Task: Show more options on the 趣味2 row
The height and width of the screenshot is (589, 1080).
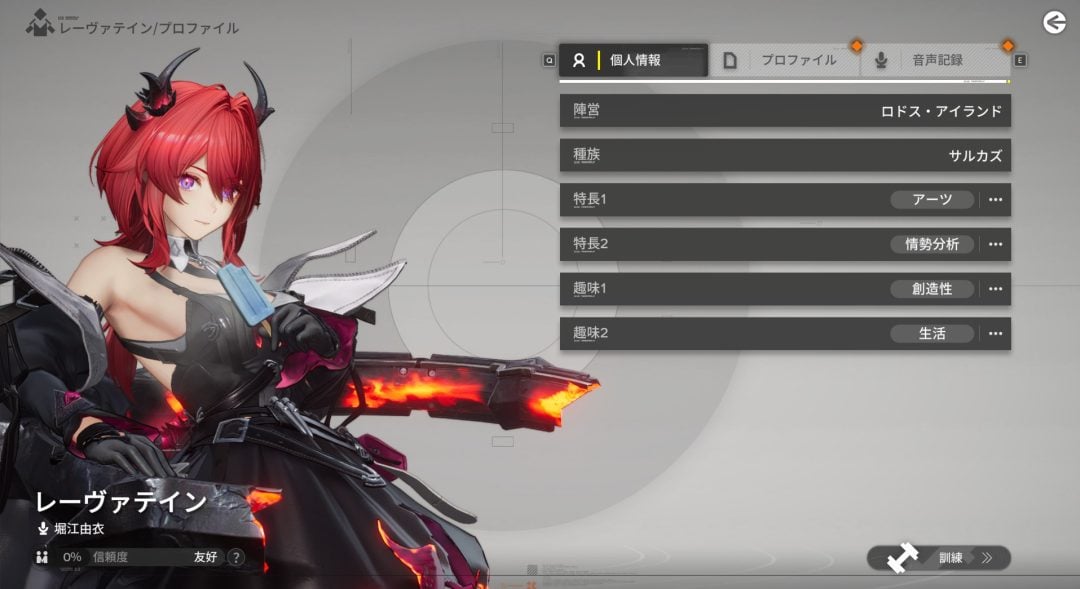Action: pos(995,333)
